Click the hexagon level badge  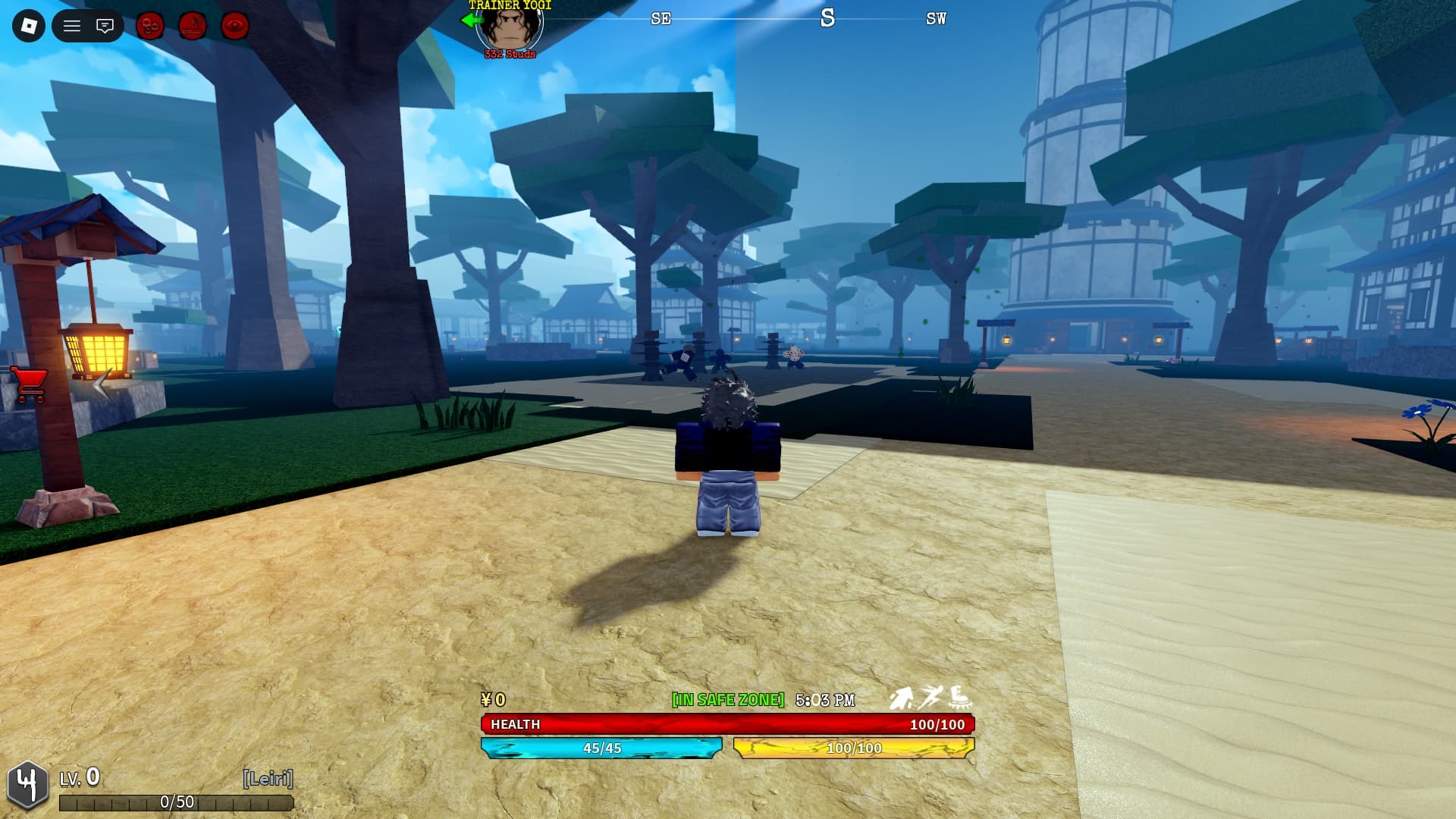click(27, 786)
